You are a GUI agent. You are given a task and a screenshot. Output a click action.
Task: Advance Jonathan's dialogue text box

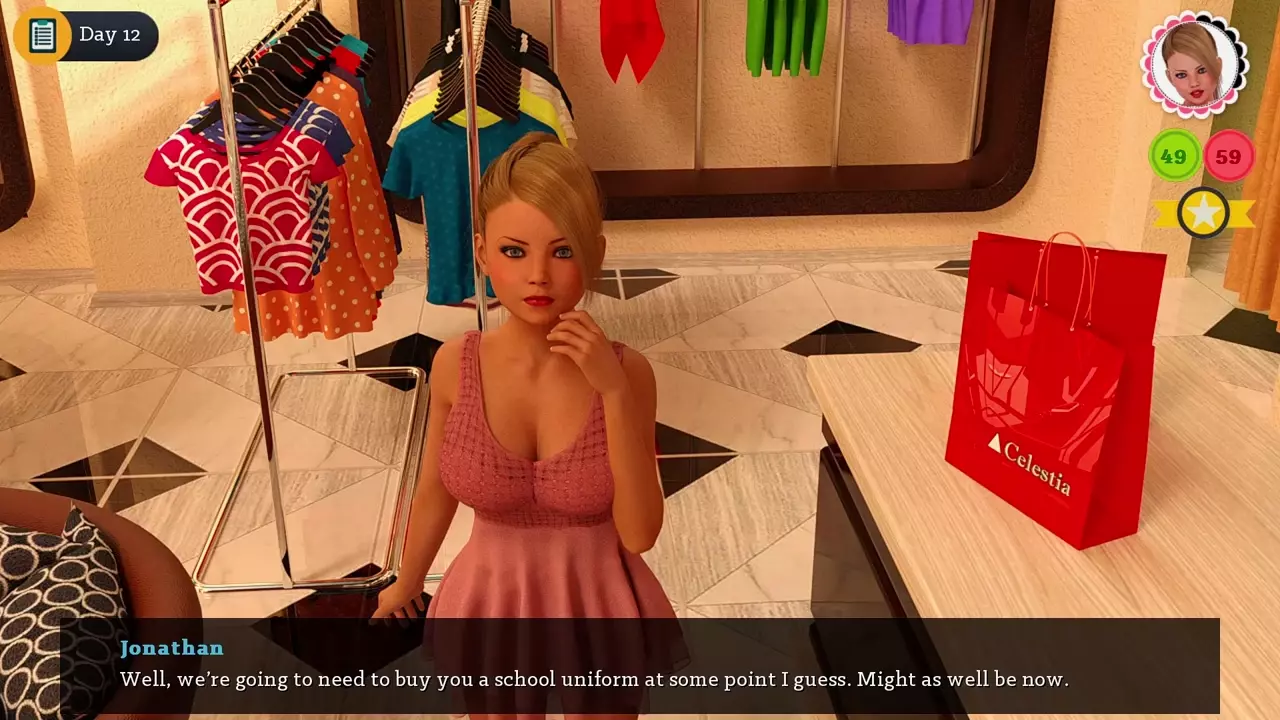pyautogui.click(x=640, y=665)
